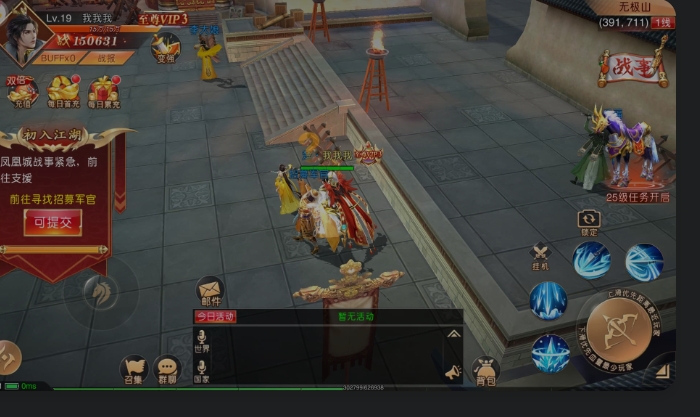Expand the chat panel with up arrow
Image resolution: width=700 pixels, height=417 pixels.
(x=453, y=333)
